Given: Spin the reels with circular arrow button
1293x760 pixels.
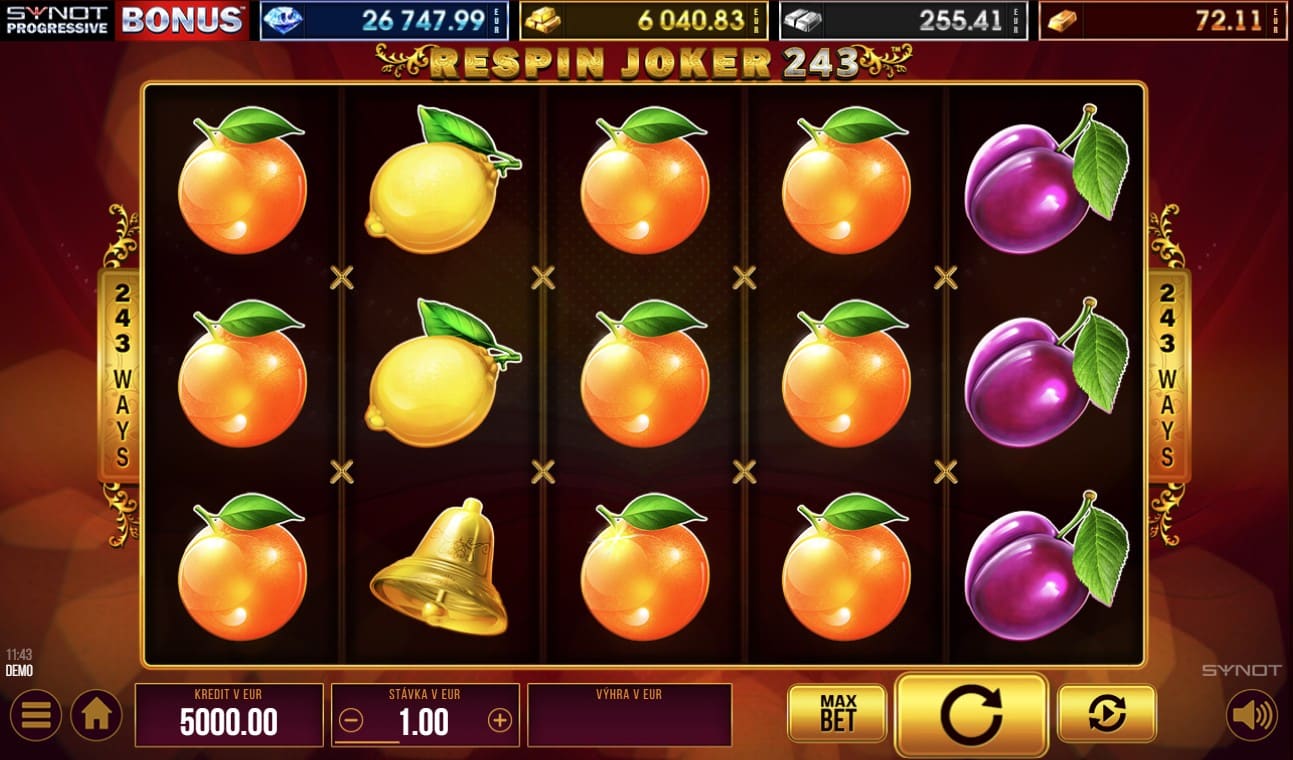Looking at the screenshot, I should pos(971,714).
